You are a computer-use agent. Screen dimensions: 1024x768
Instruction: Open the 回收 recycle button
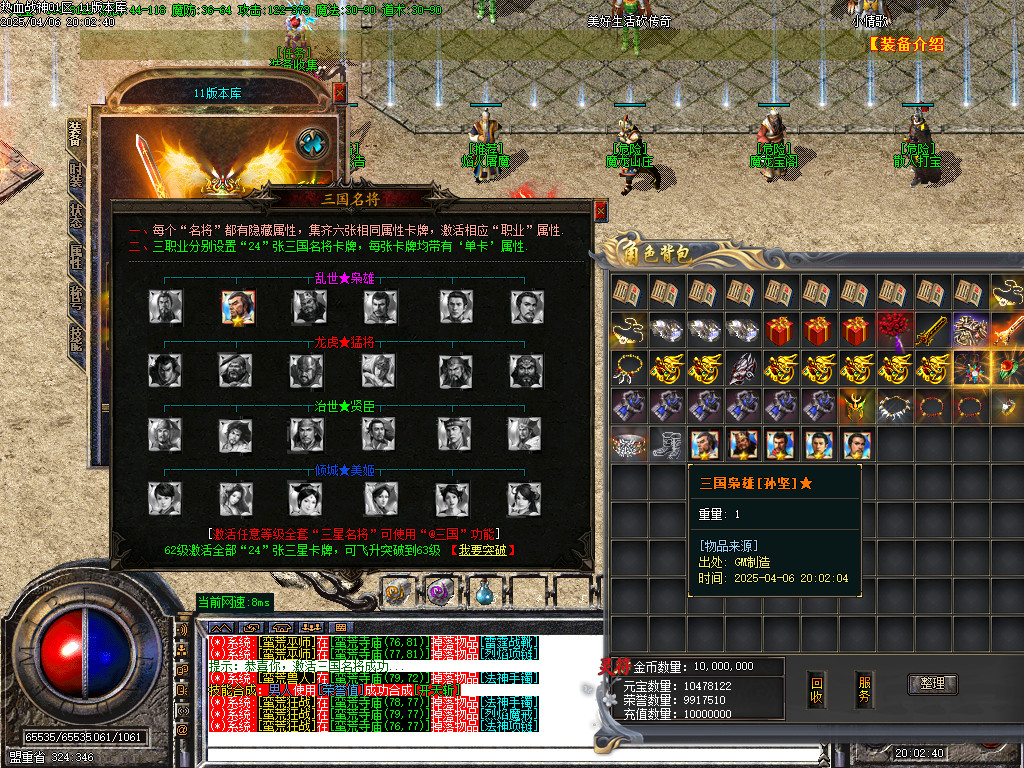816,690
